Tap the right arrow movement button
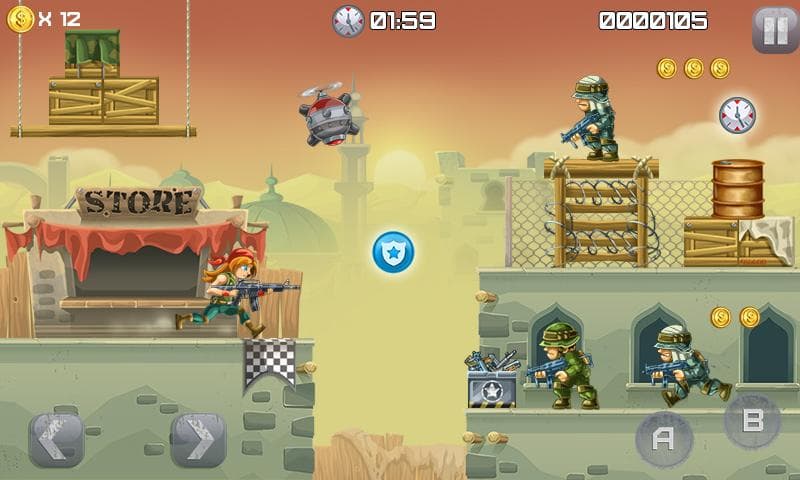The image size is (800, 480). click(x=198, y=440)
